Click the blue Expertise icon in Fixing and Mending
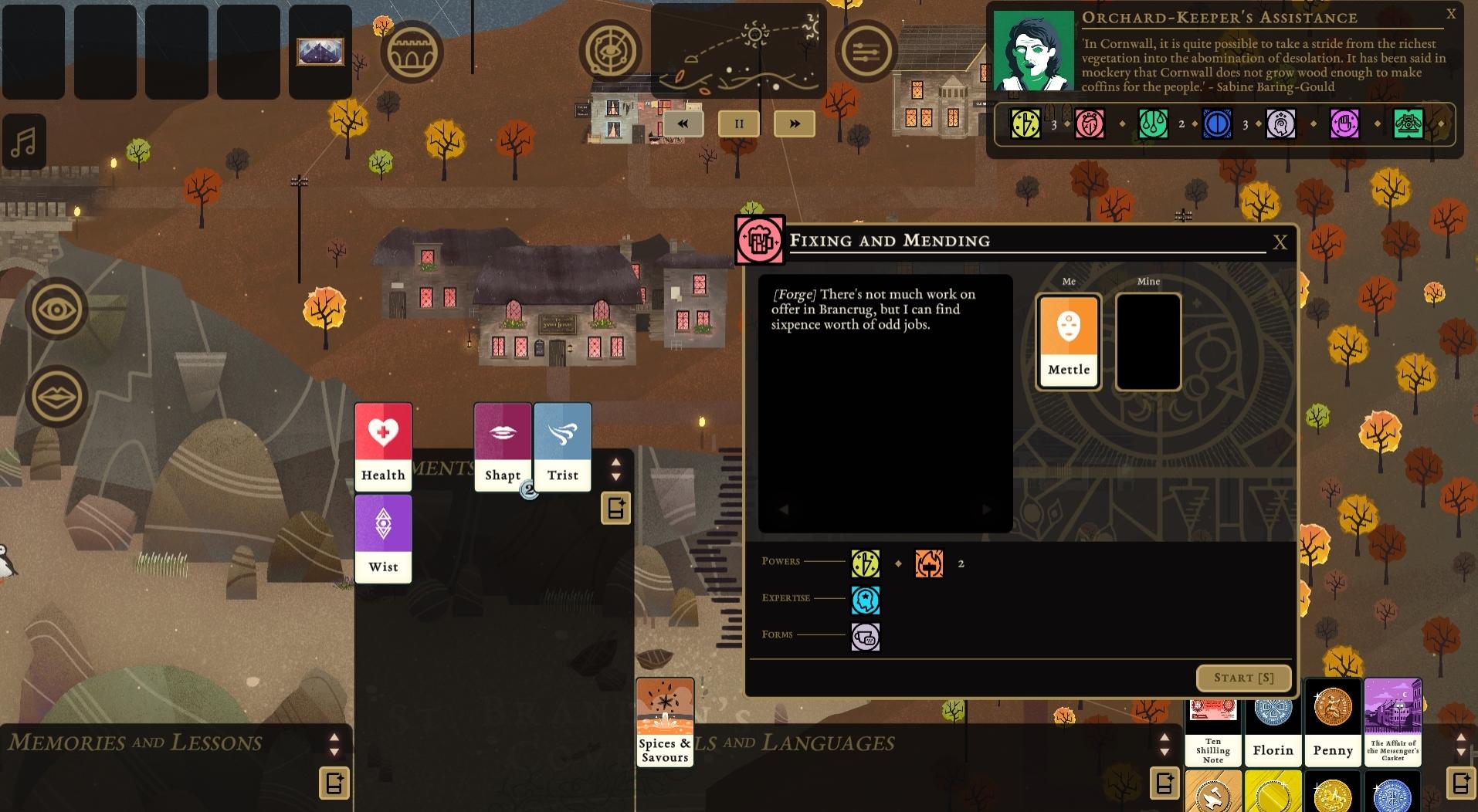 point(866,599)
